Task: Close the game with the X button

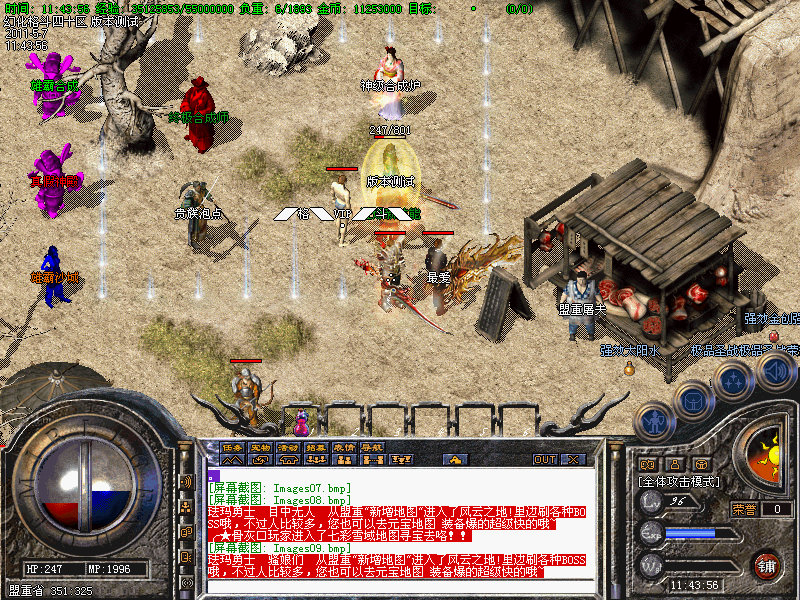Action: click(x=574, y=460)
